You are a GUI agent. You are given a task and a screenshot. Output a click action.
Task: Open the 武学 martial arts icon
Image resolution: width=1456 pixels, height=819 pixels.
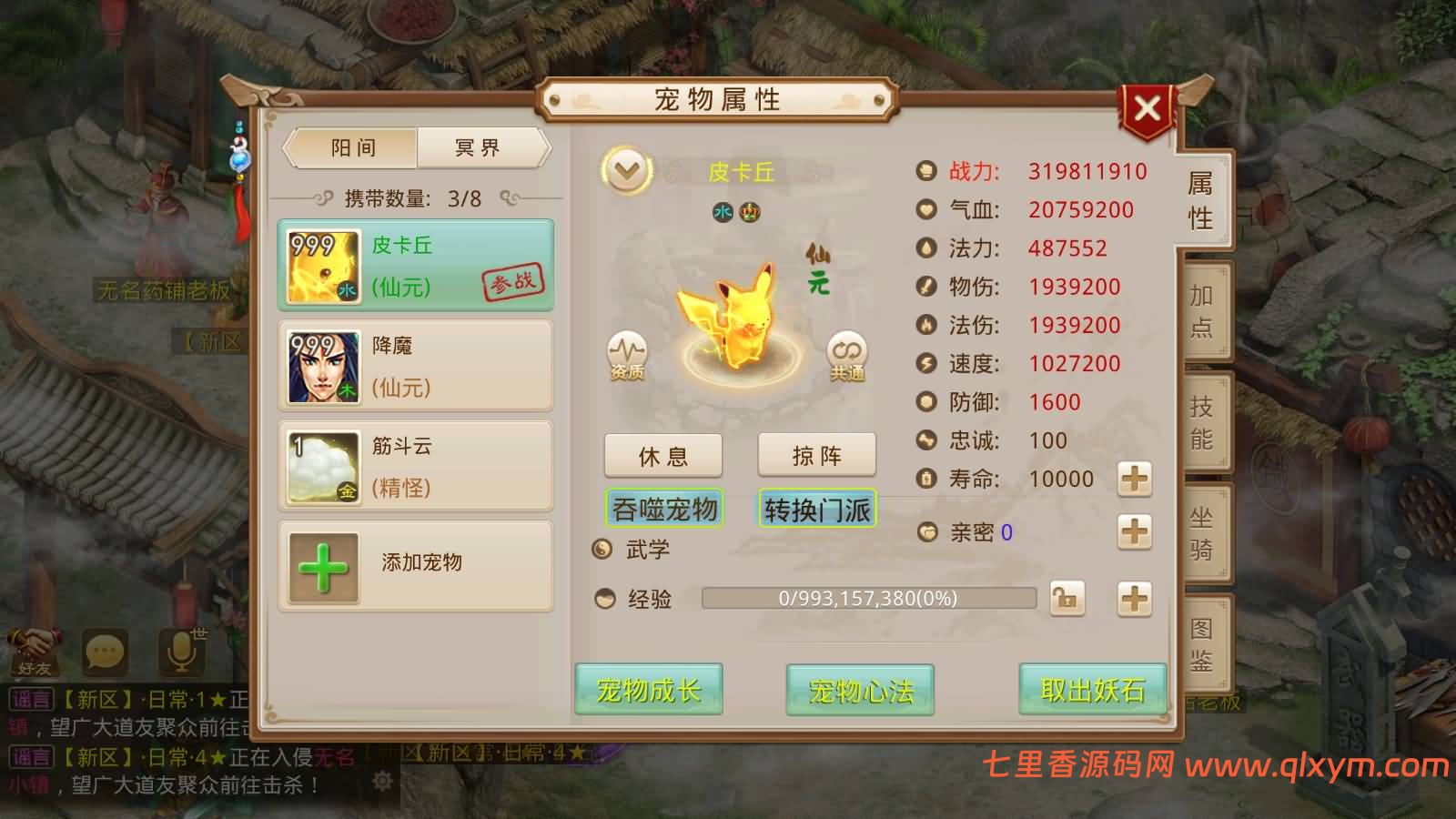[601, 548]
